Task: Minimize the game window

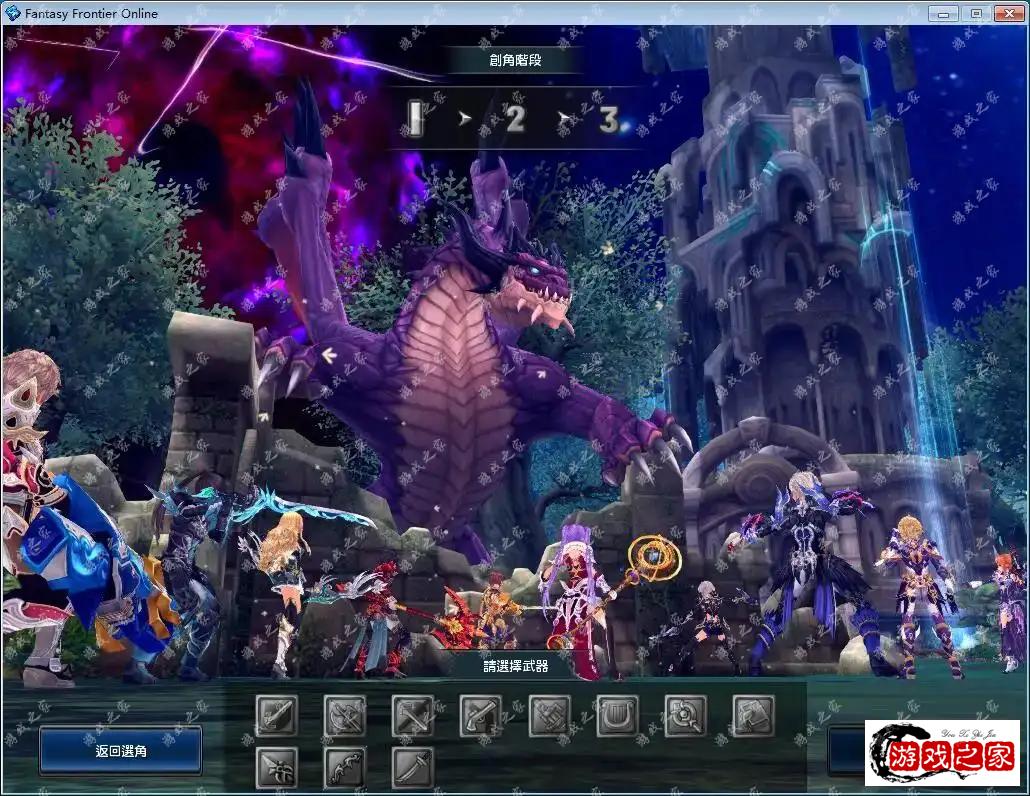Action: click(x=943, y=13)
